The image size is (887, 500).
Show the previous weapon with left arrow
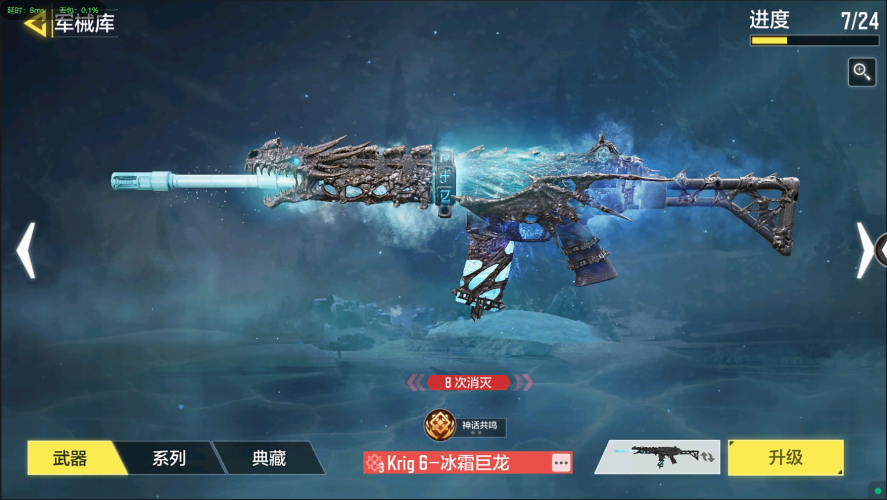(x=26, y=250)
